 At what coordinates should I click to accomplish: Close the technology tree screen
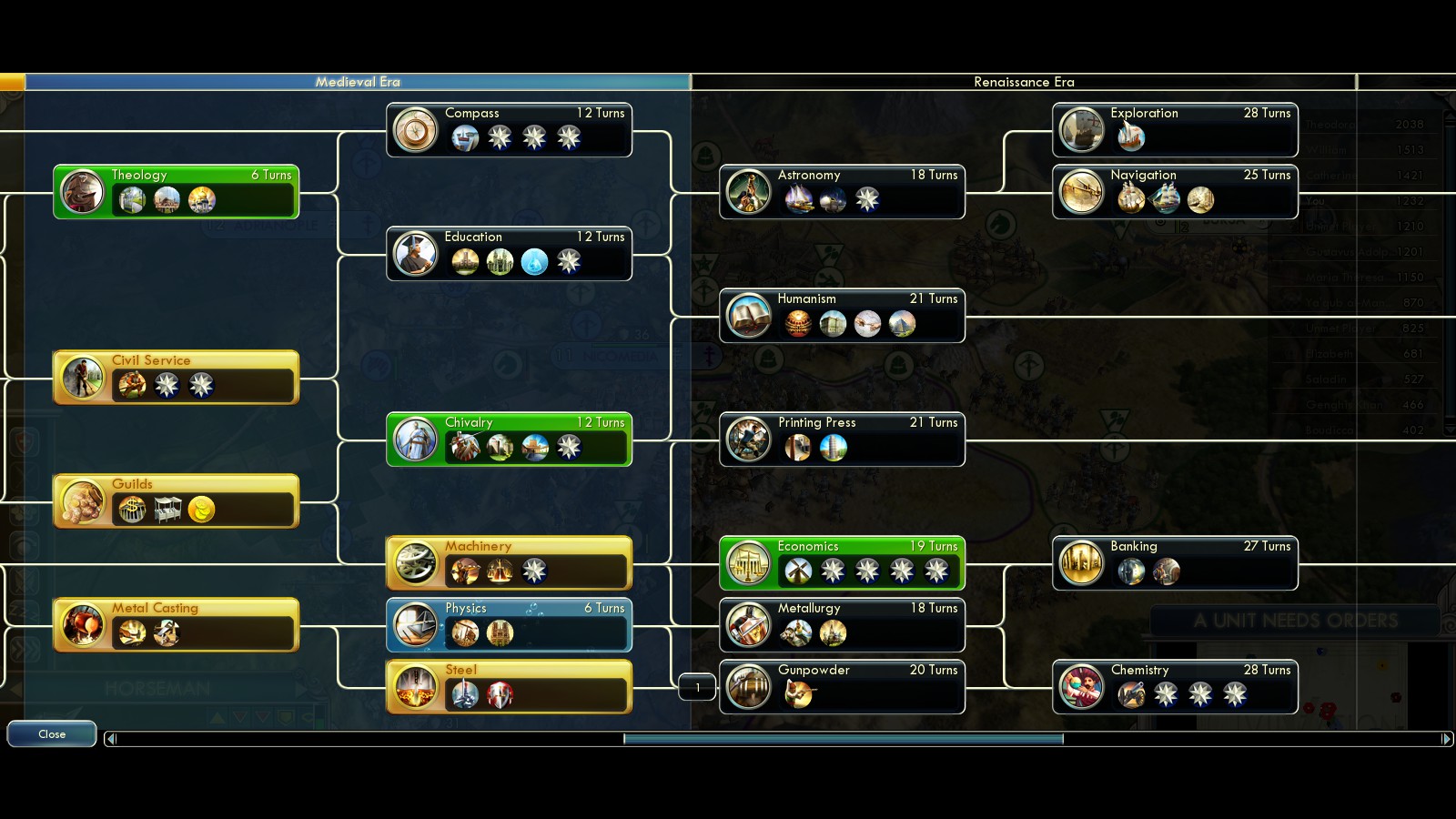click(x=52, y=733)
